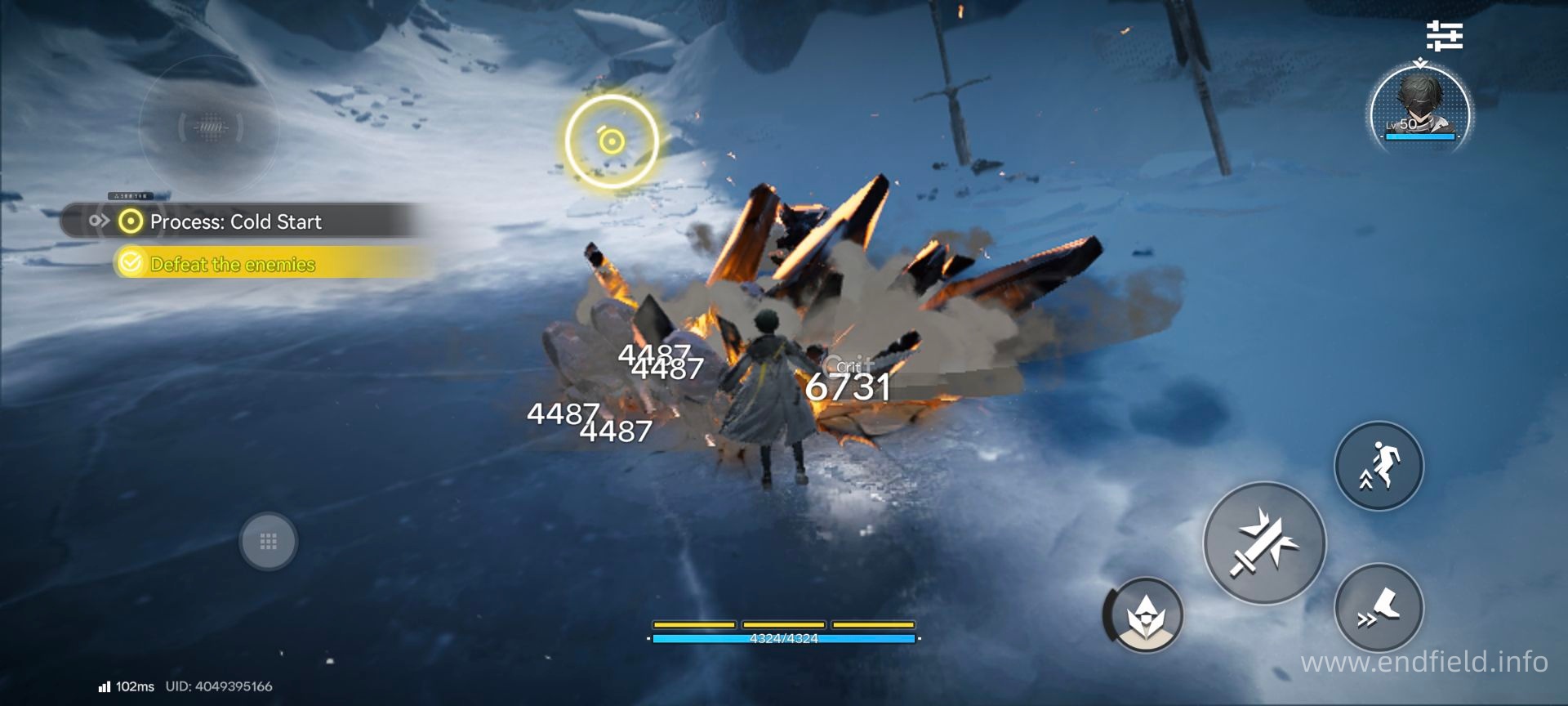1568x706 pixels.
Task: Open the settings sliders menu icon
Action: click(1444, 37)
